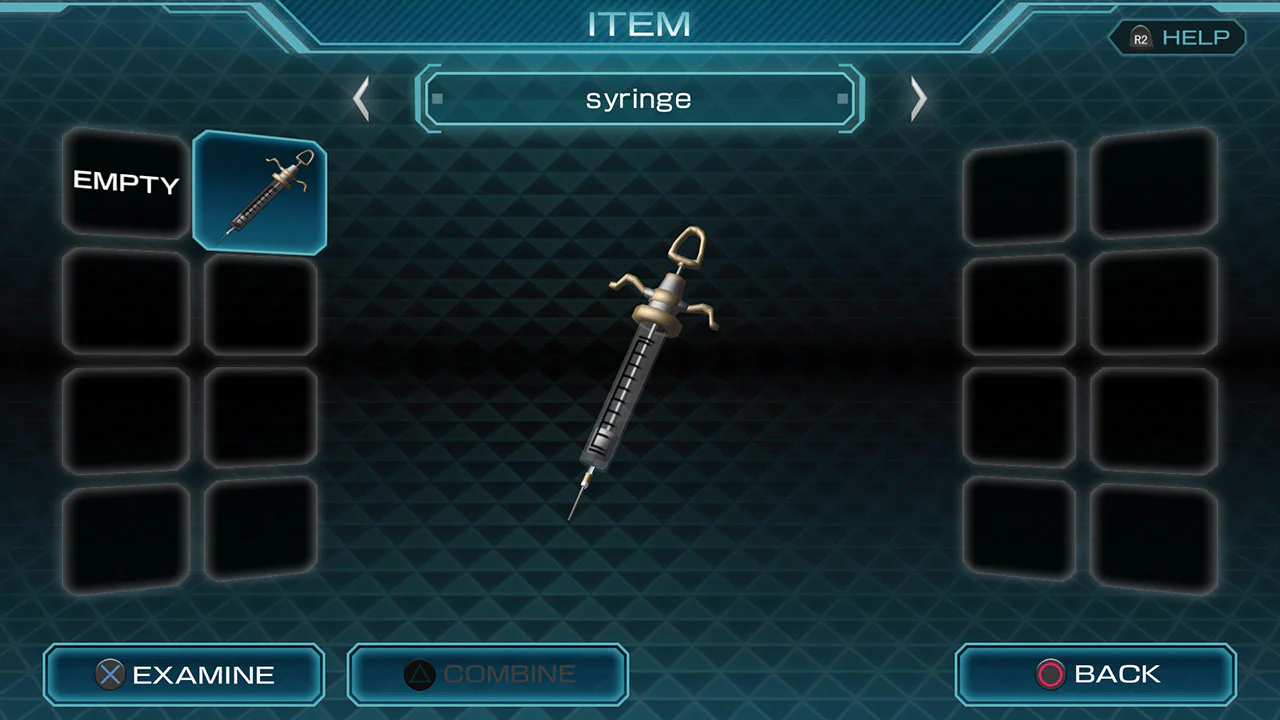Click the X button icon on EXAMINE

coord(110,674)
